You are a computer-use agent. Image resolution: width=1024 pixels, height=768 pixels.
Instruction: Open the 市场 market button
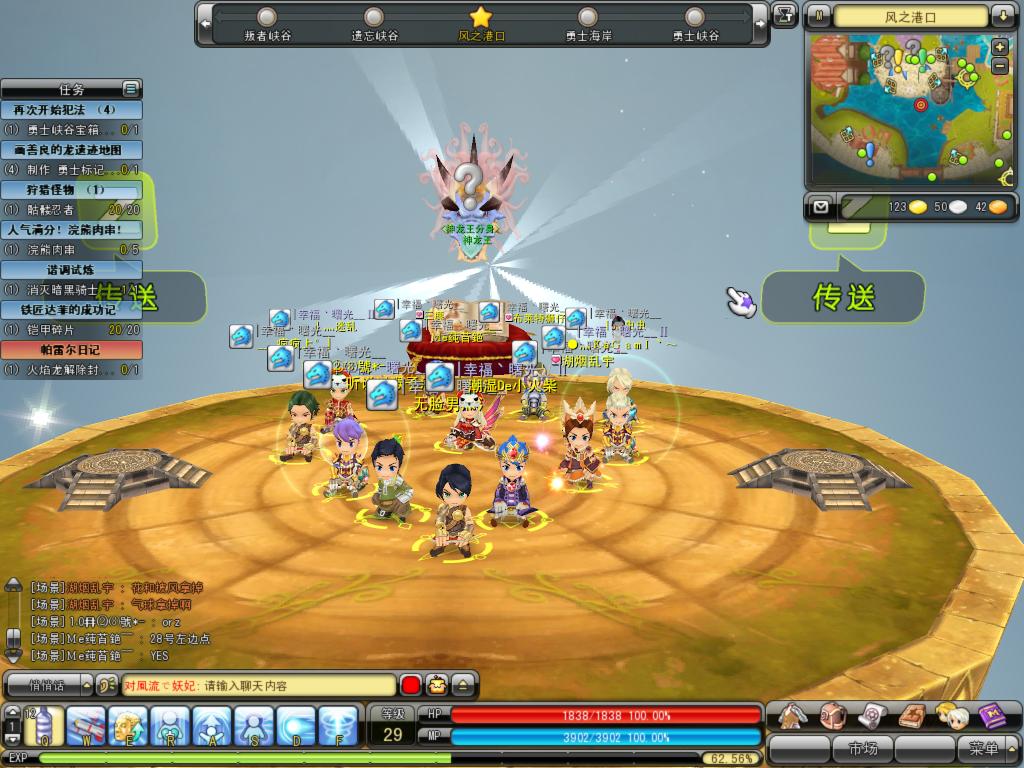click(x=862, y=748)
